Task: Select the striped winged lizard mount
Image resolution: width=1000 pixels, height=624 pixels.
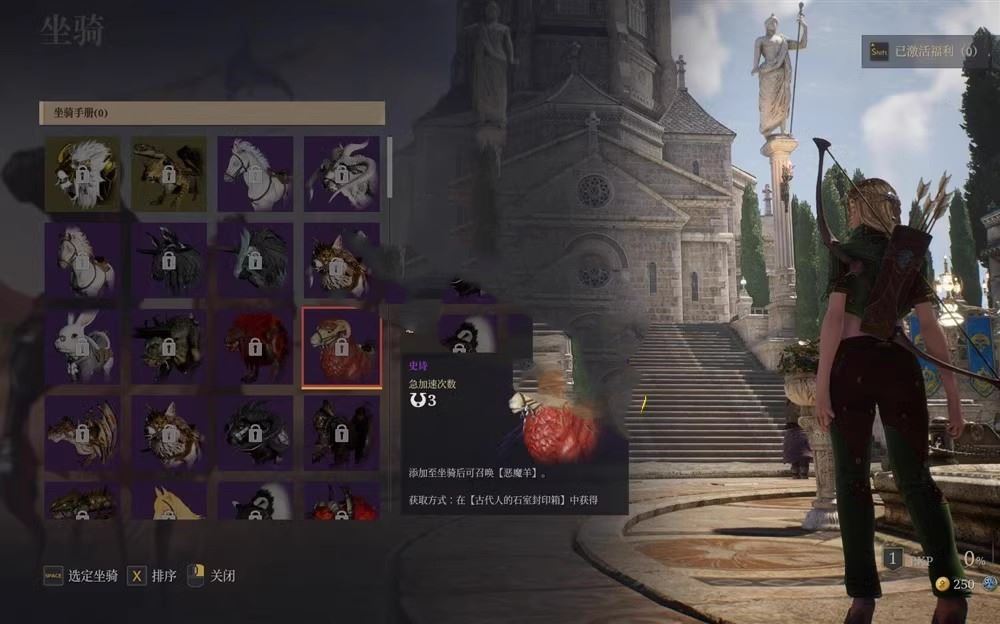Action: (x=82, y=433)
